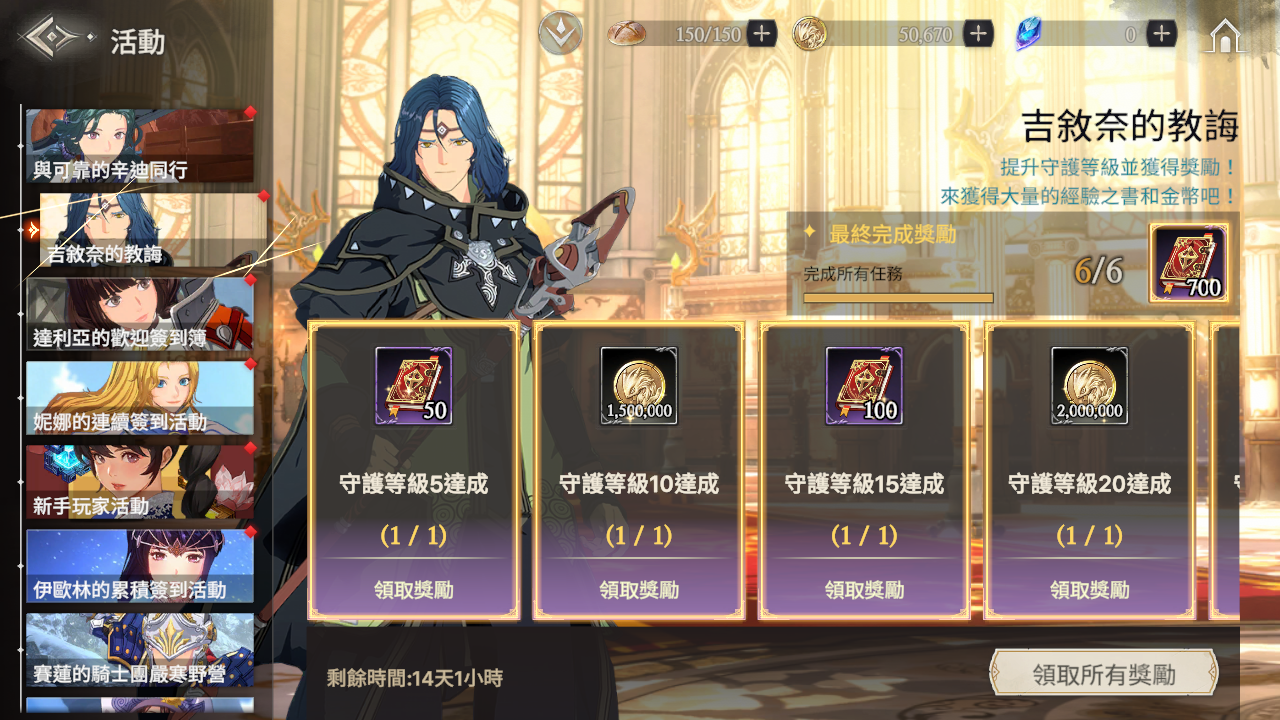Viewport: 1280px width, 720px height.
Task: Switch to 妮娜的連續簽到活動
Action: (139, 399)
